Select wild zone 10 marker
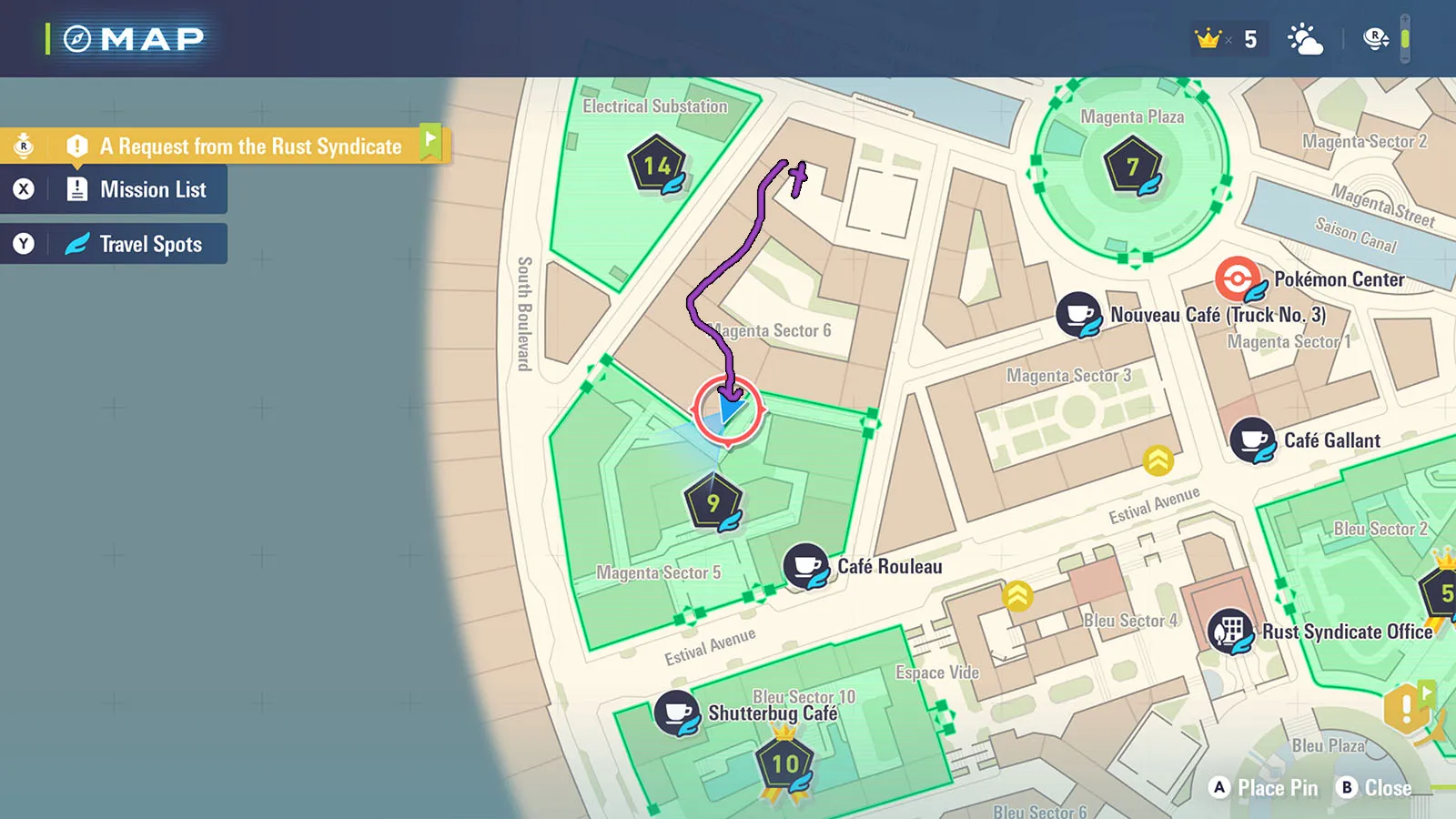This screenshot has width=1456, height=819. pos(785,764)
